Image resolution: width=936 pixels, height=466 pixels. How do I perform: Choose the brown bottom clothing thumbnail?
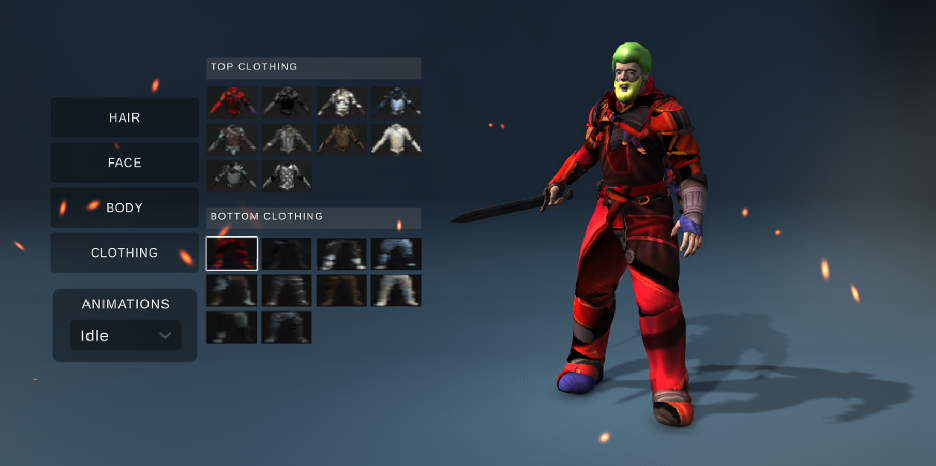coord(341,291)
